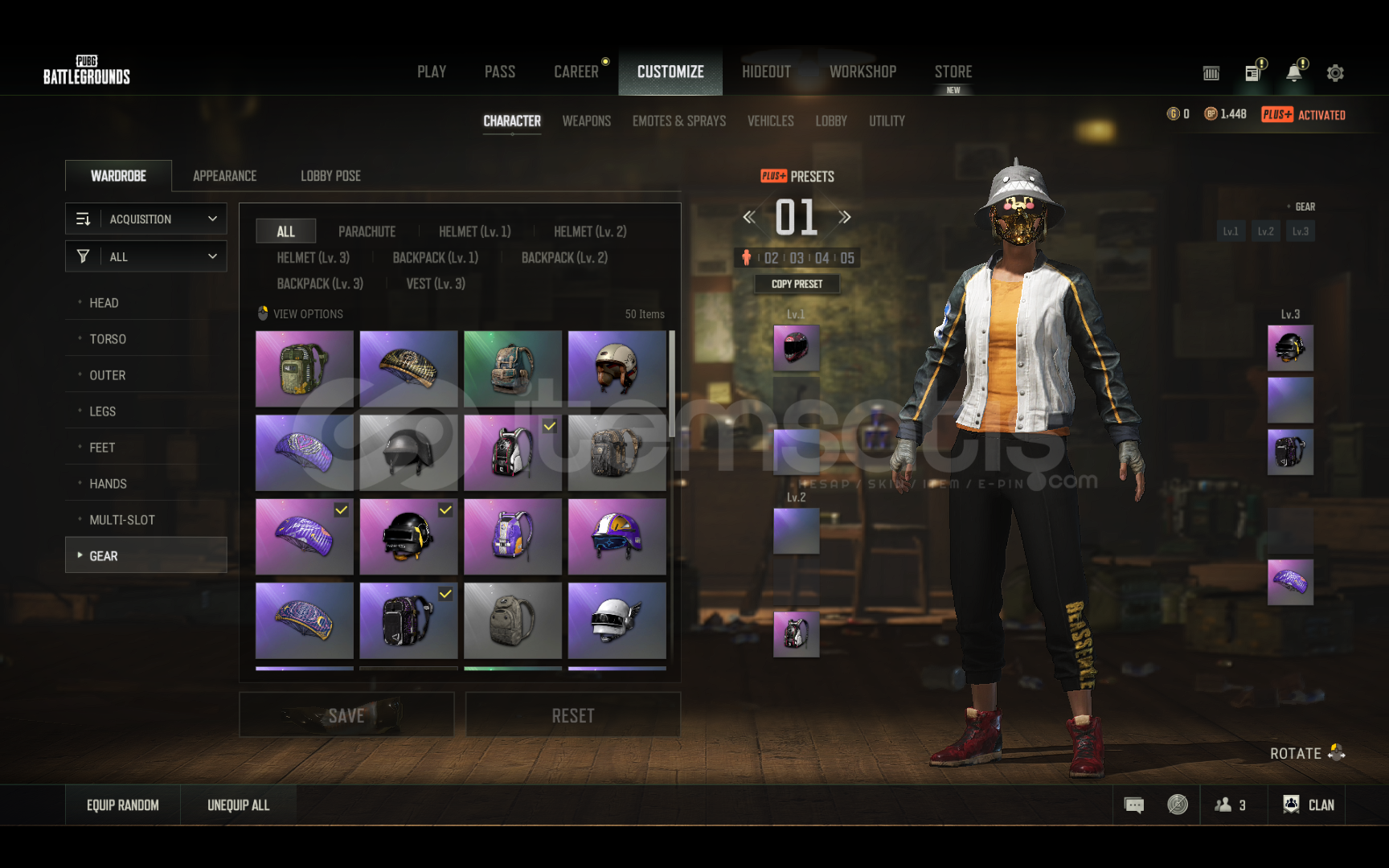Image resolution: width=1389 pixels, height=868 pixels.
Task: Open the Emotes & Sprays tab
Action: pyautogui.click(x=678, y=121)
